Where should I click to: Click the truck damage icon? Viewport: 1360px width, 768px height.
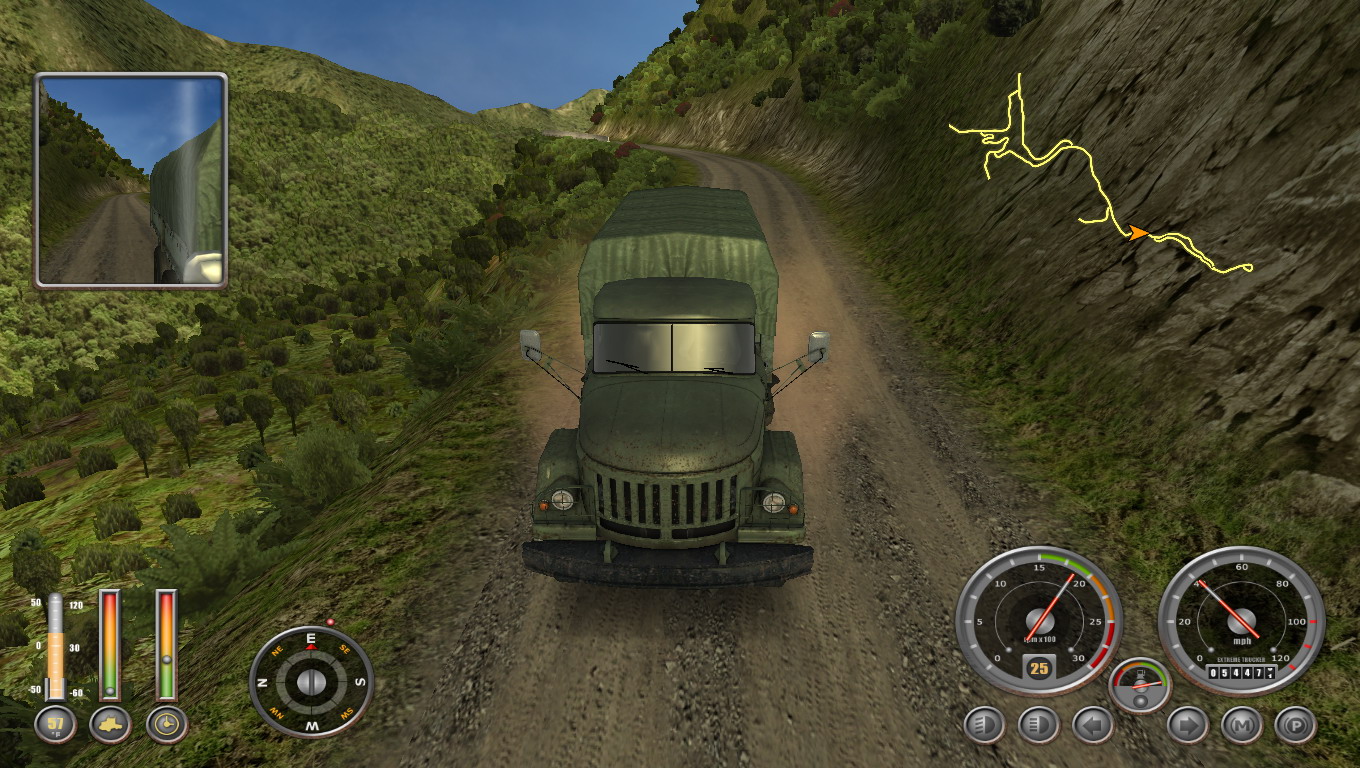pyautogui.click(x=110, y=725)
